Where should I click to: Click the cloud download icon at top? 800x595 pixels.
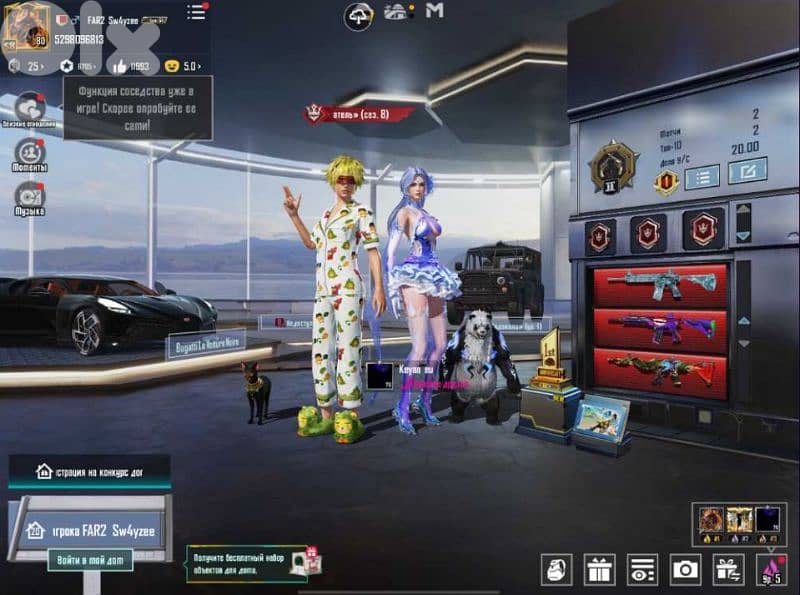pos(358,14)
